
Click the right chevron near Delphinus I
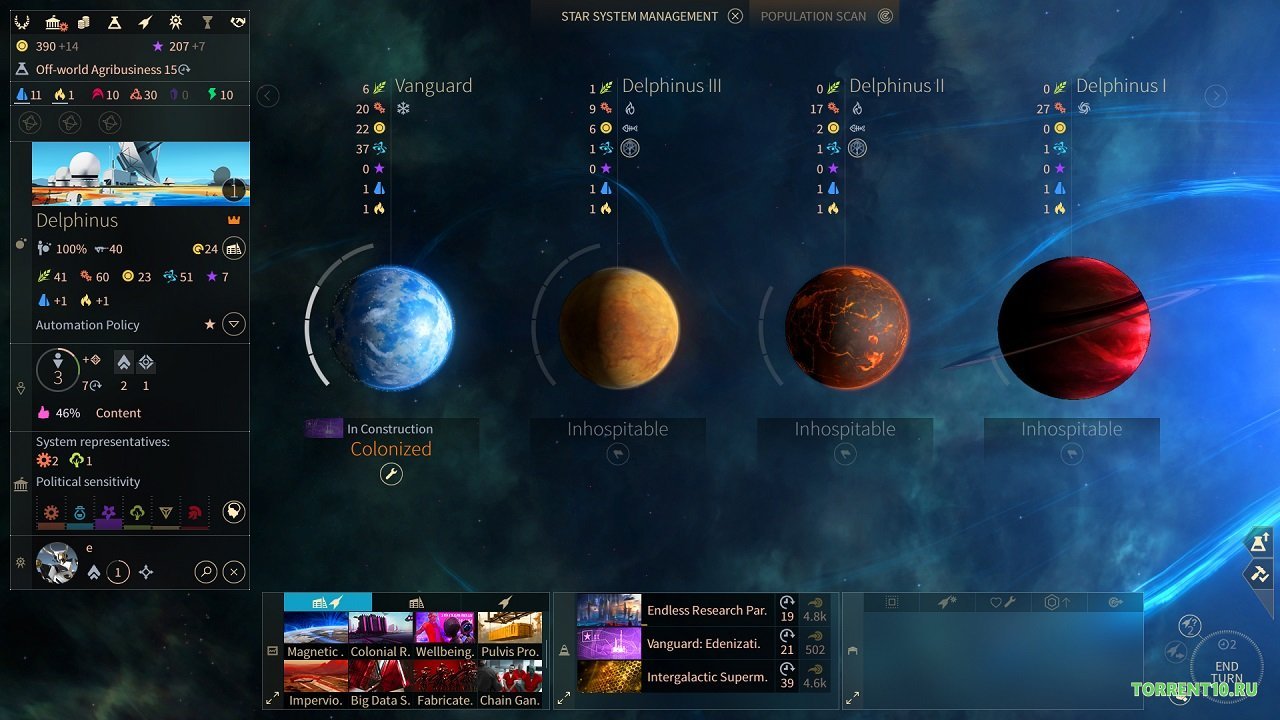tap(1216, 95)
